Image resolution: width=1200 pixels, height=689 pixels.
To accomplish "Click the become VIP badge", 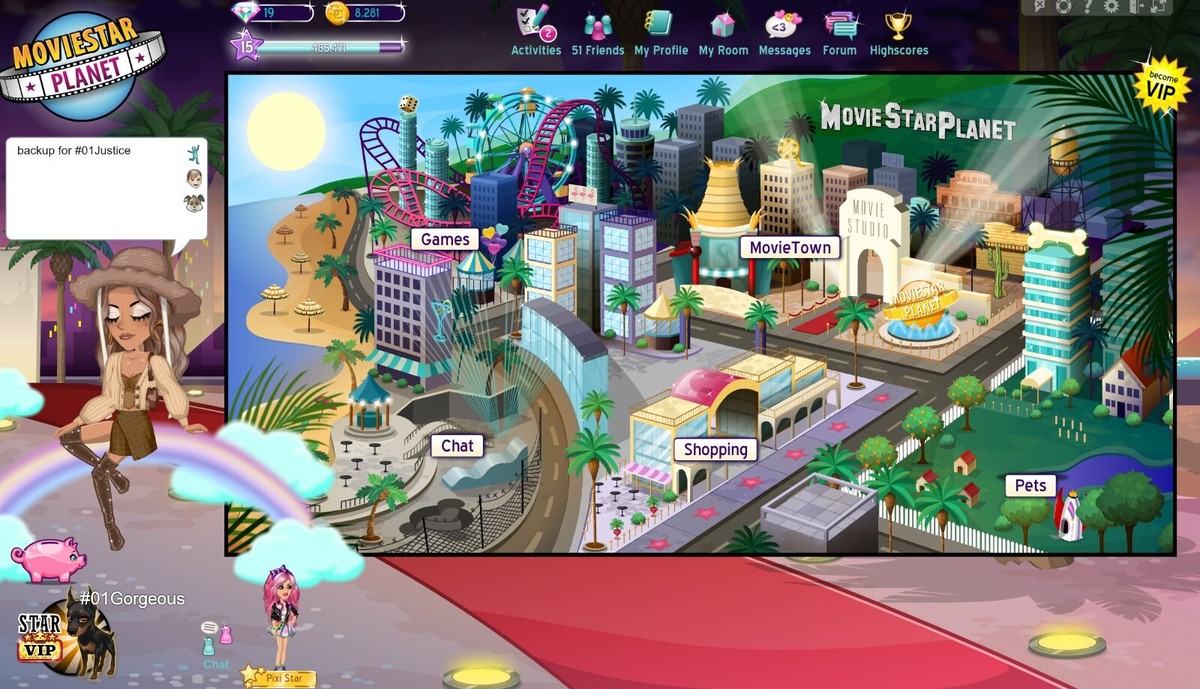I will point(1161,84).
